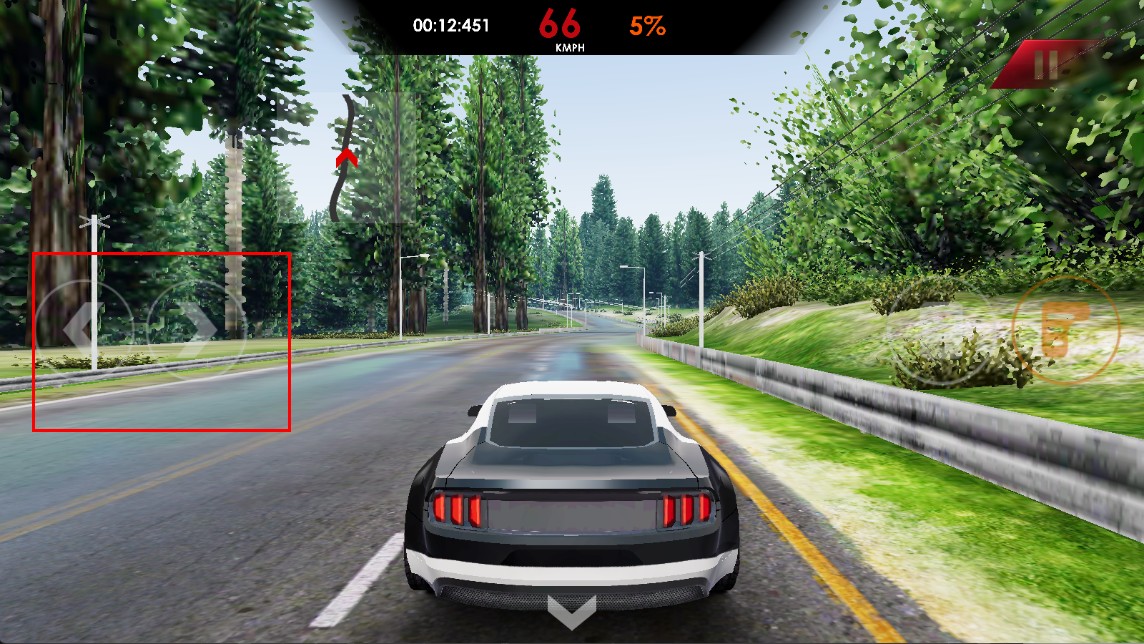Click the down chevron below the car
The height and width of the screenshot is (644, 1144).
[x=572, y=611]
